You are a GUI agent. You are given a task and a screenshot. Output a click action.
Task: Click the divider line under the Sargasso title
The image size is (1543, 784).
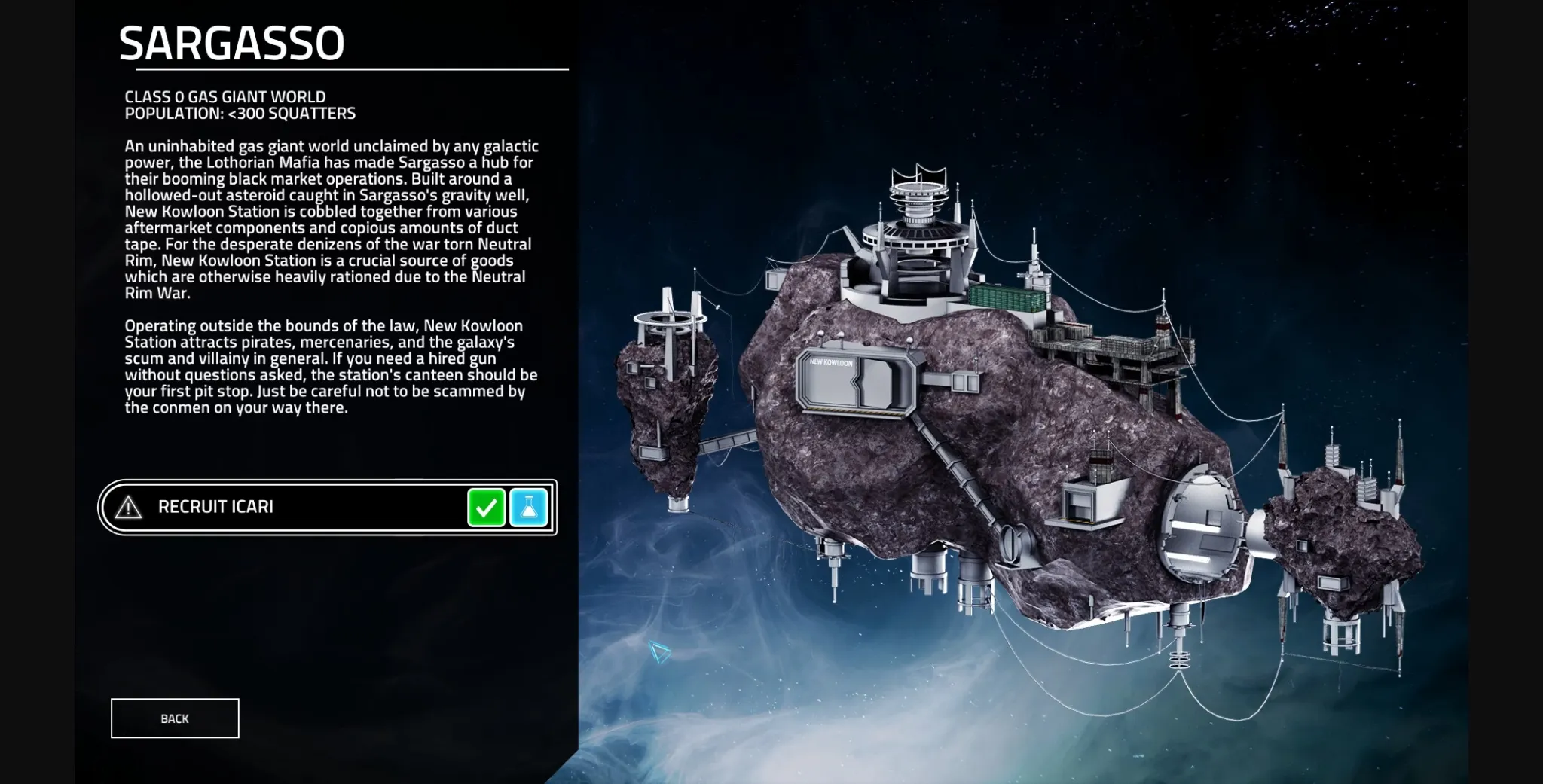click(x=343, y=70)
